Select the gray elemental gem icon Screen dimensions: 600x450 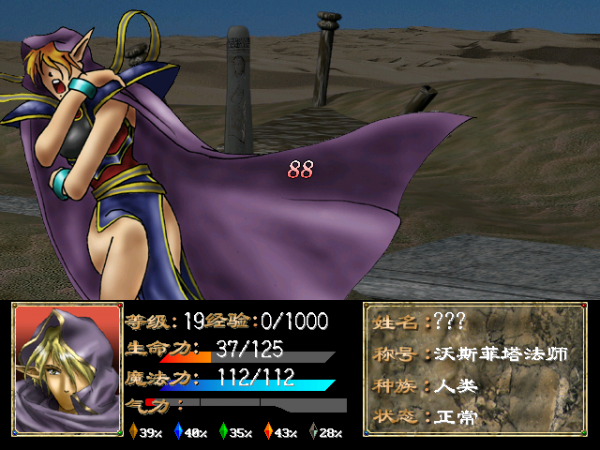(313, 433)
